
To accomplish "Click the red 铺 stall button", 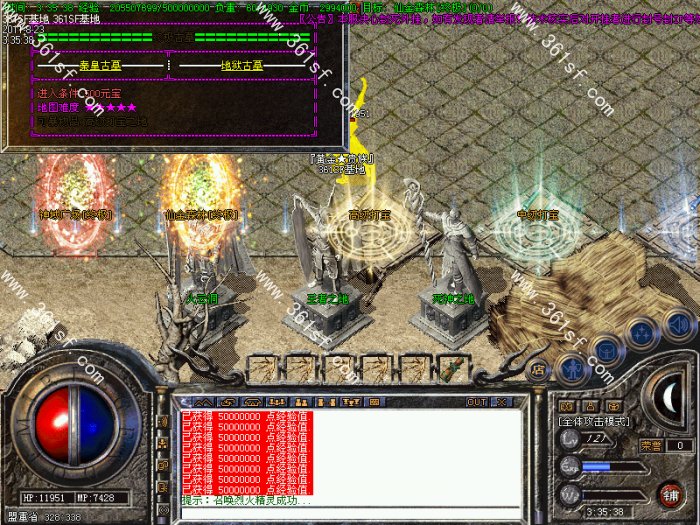I will [670, 493].
